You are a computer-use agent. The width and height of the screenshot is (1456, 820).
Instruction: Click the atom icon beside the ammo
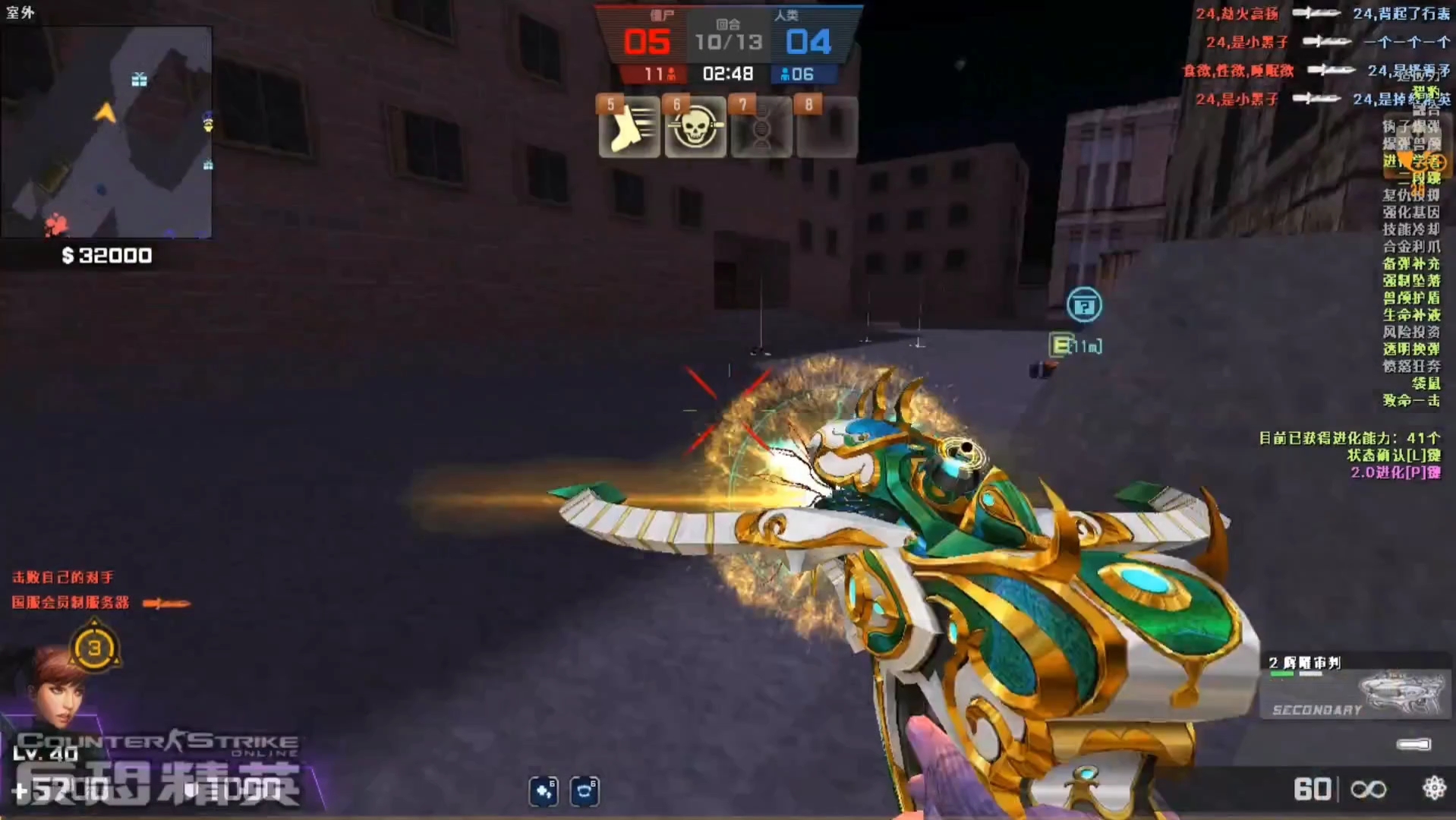pyautogui.click(x=1434, y=788)
